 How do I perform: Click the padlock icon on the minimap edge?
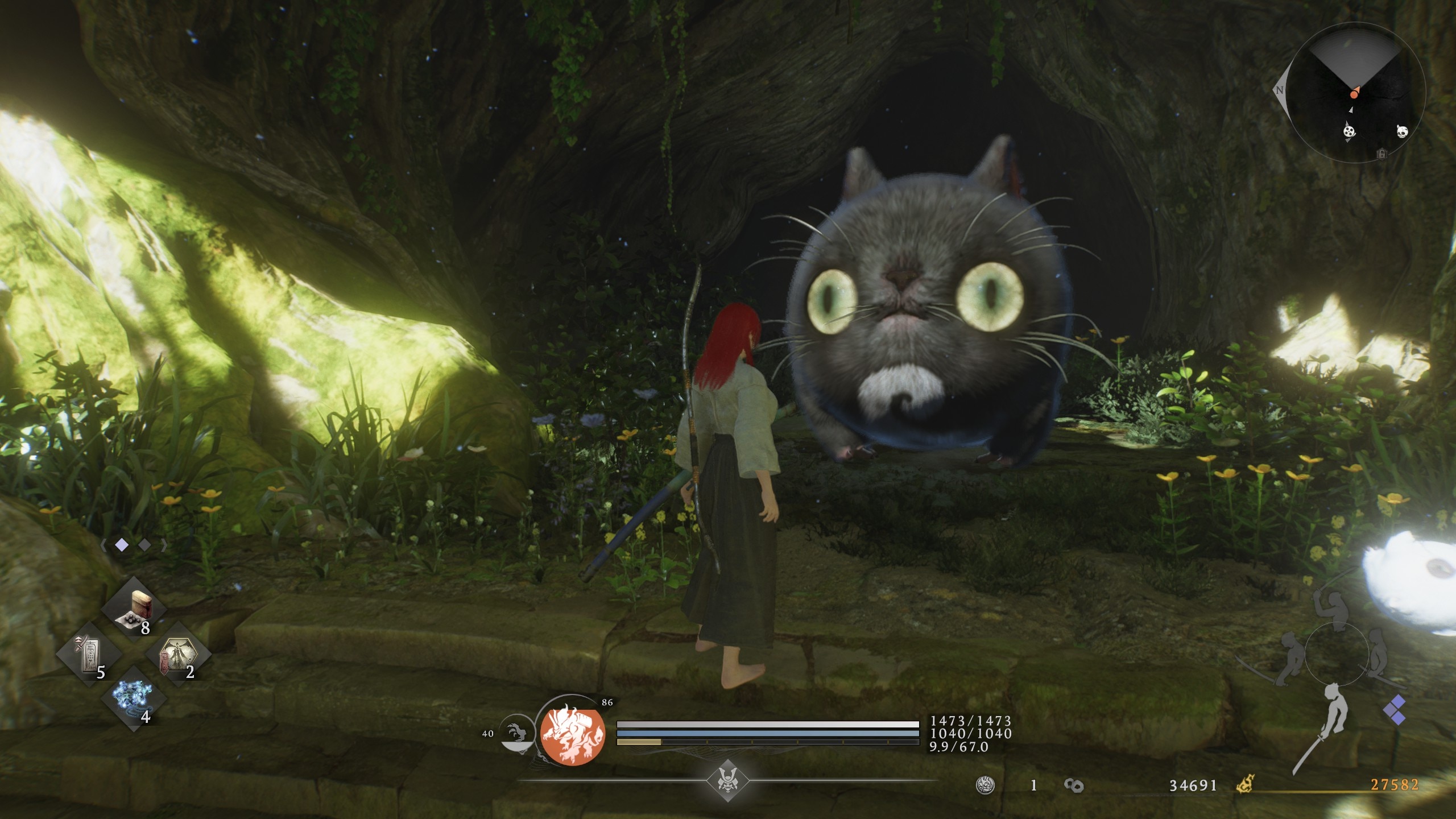pos(1381,154)
